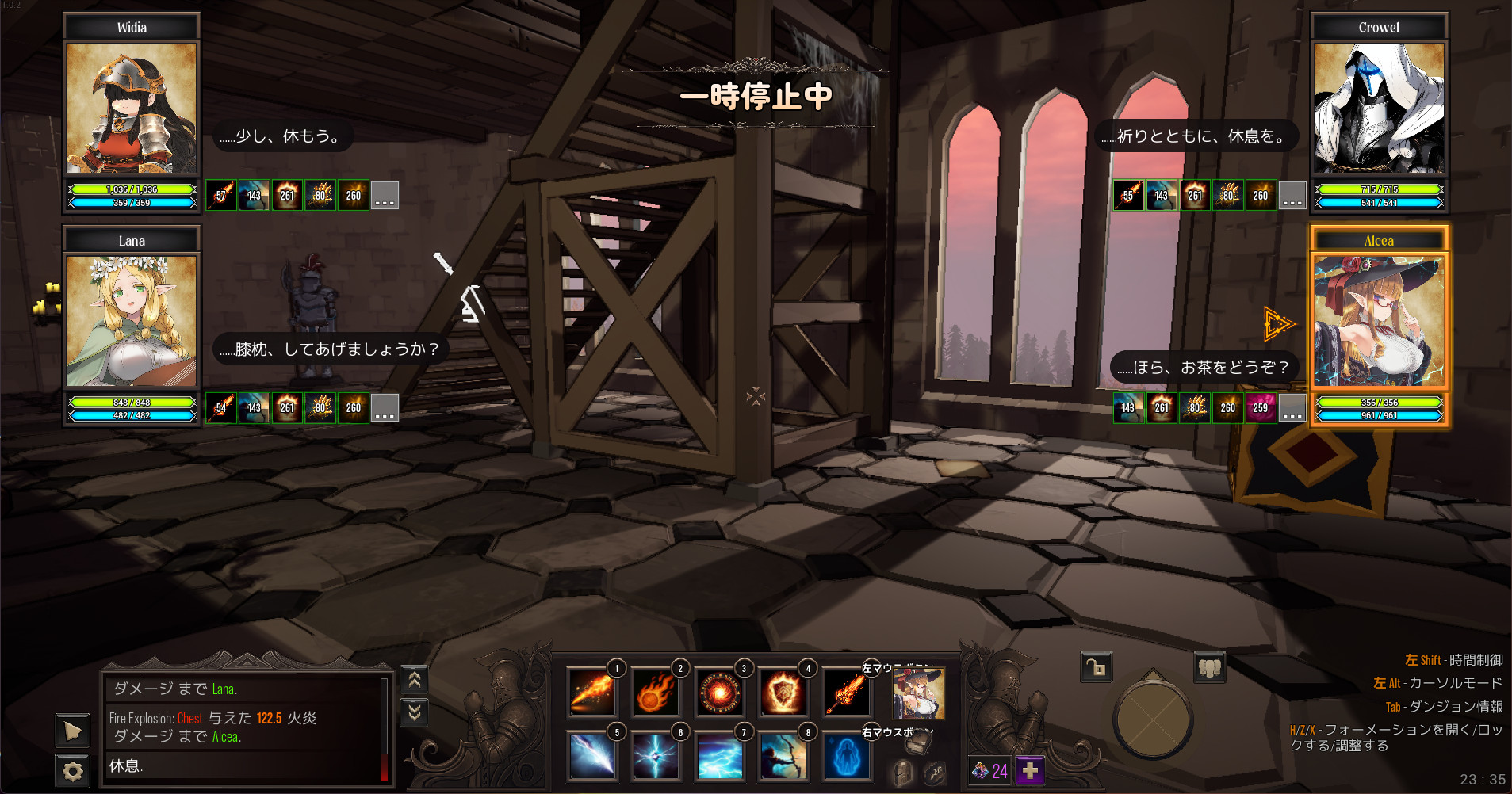Click the purple plus button beside crystals
Image resolution: width=1512 pixels, height=794 pixels.
pos(1030,770)
